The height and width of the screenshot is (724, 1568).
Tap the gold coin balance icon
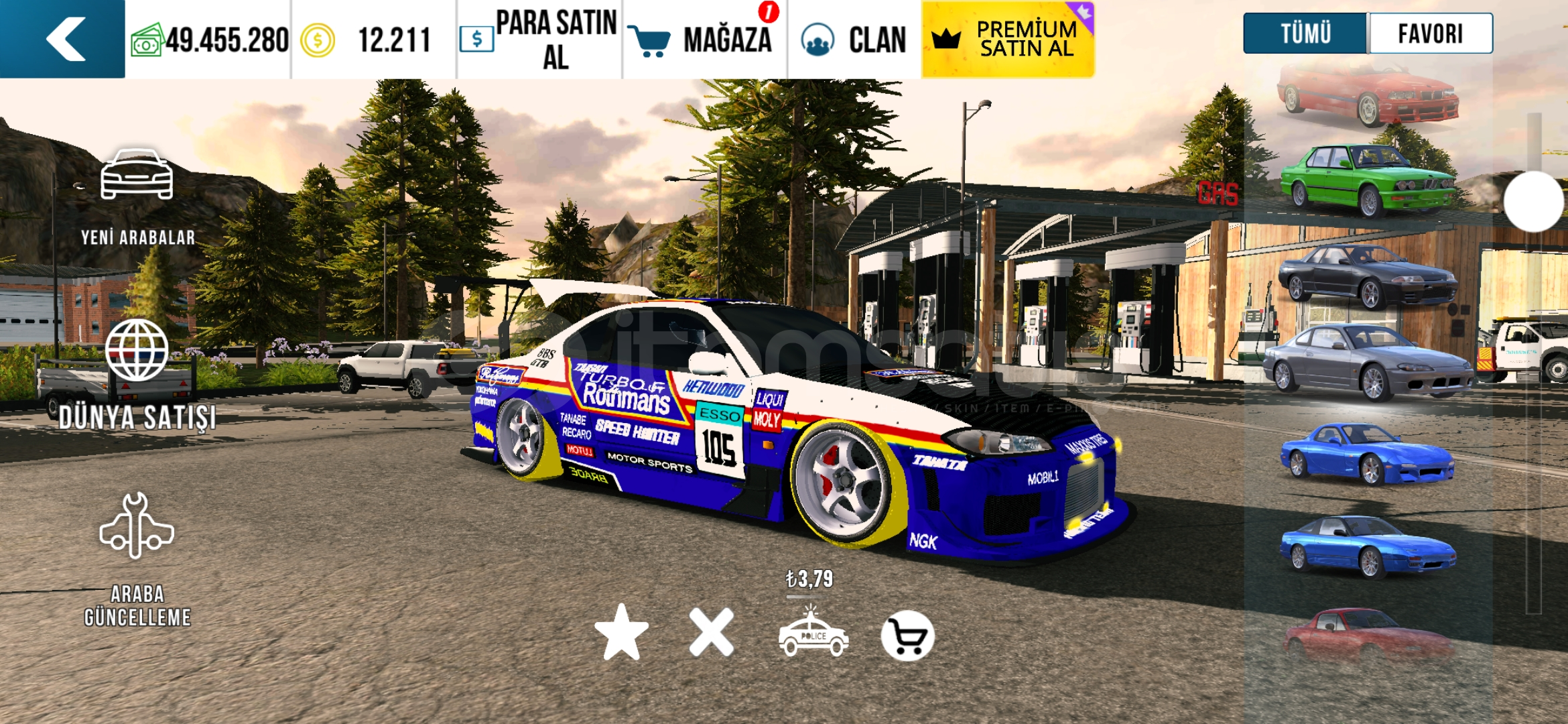coord(317,40)
